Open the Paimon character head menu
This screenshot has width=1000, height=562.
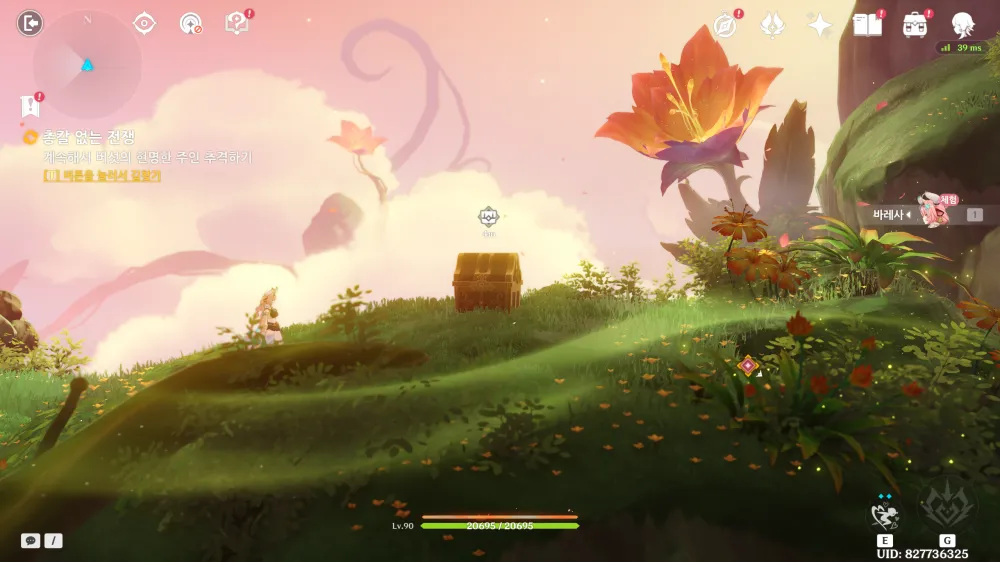[x=962, y=25]
